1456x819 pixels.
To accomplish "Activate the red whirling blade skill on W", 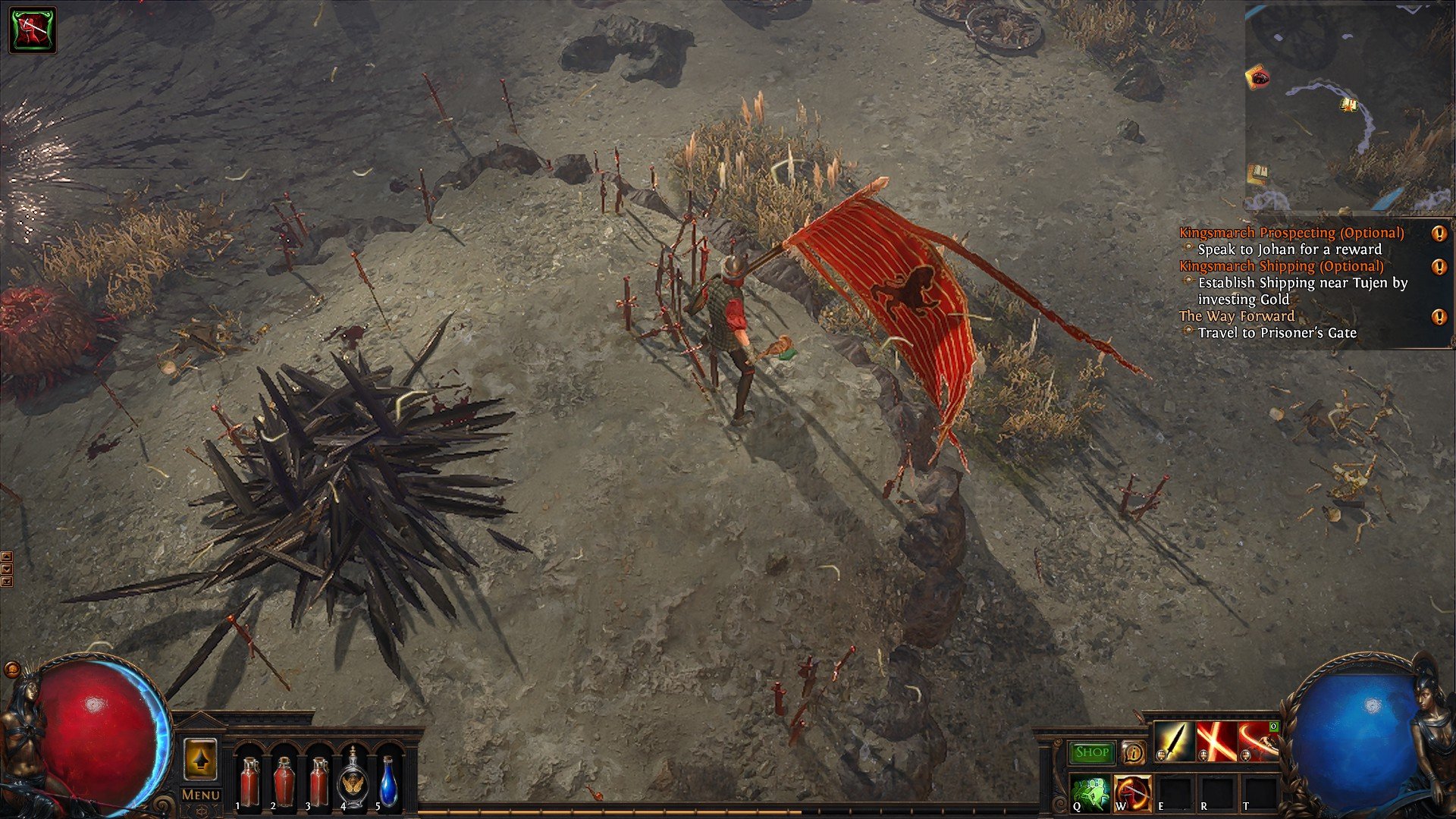I will (x=1132, y=792).
